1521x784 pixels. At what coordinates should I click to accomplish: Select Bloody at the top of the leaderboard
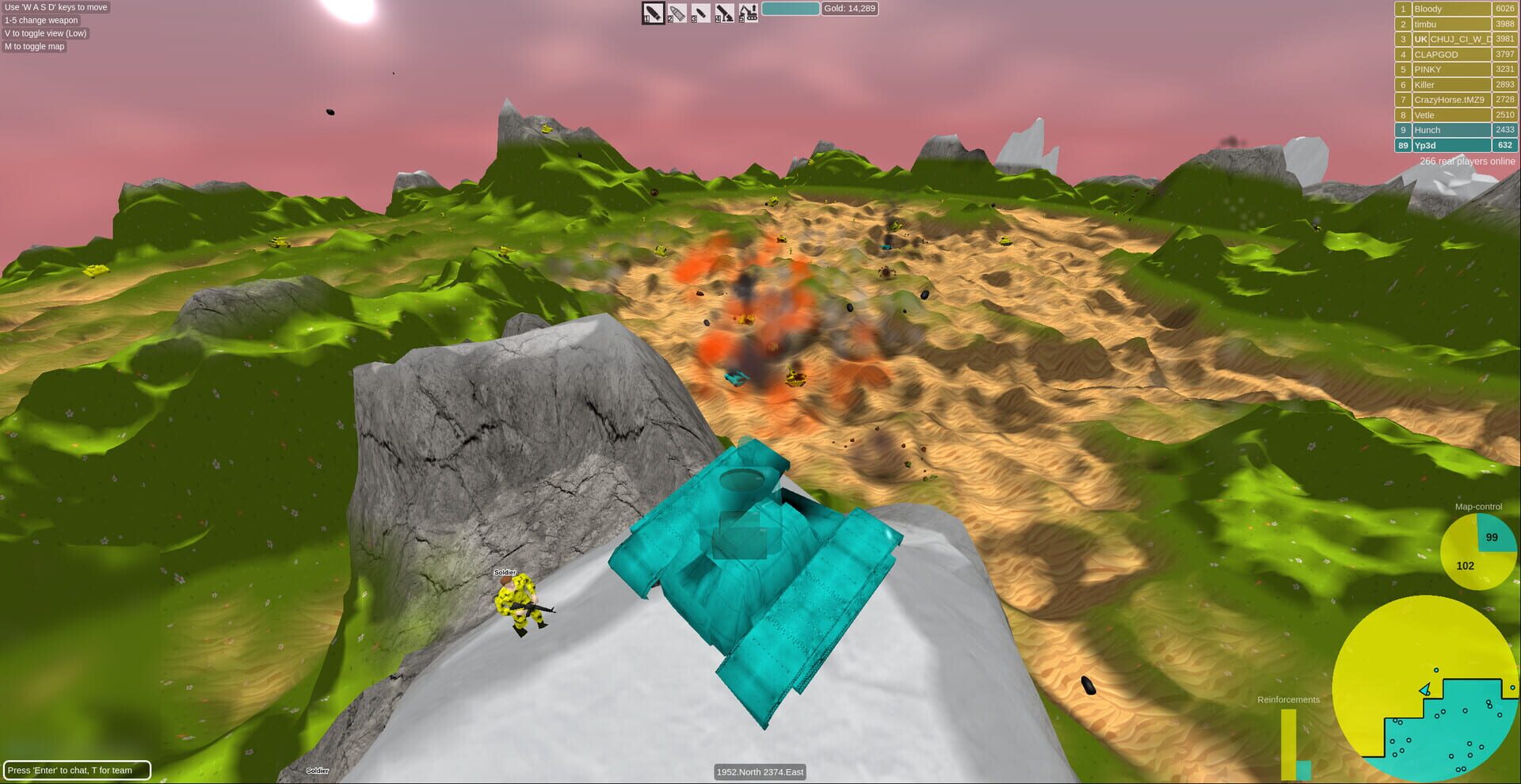(x=1450, y=9)
